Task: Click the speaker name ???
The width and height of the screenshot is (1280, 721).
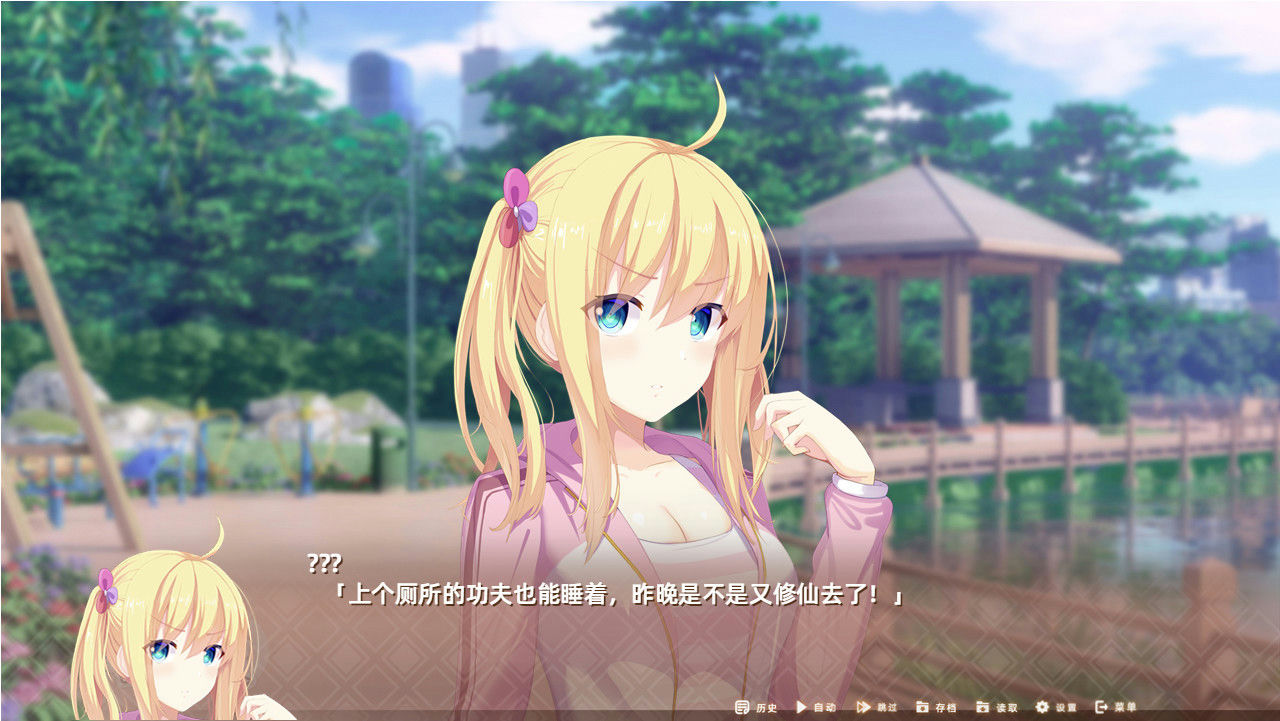Action: (325, 563)
